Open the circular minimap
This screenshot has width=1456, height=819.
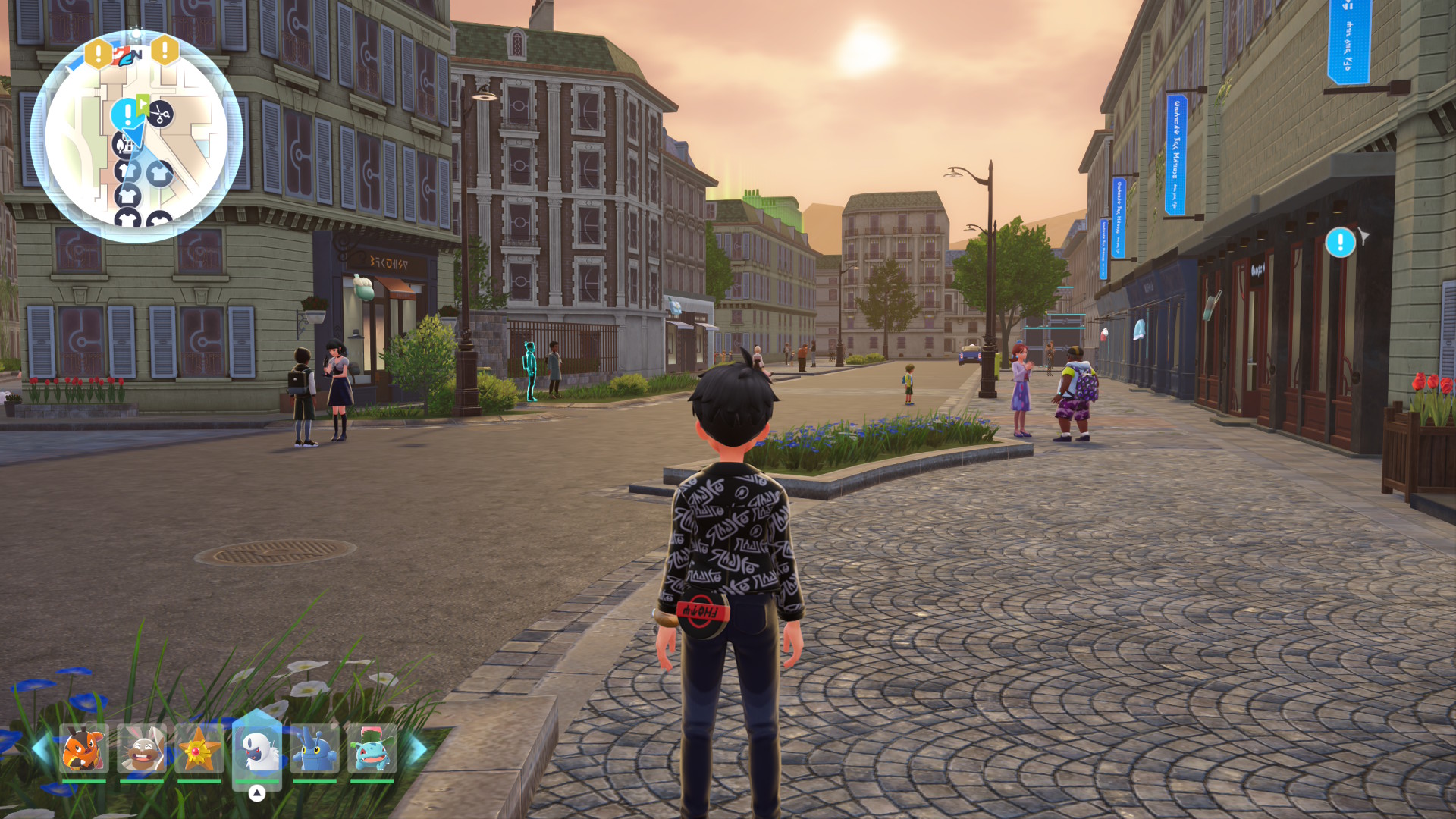[136, 137]
